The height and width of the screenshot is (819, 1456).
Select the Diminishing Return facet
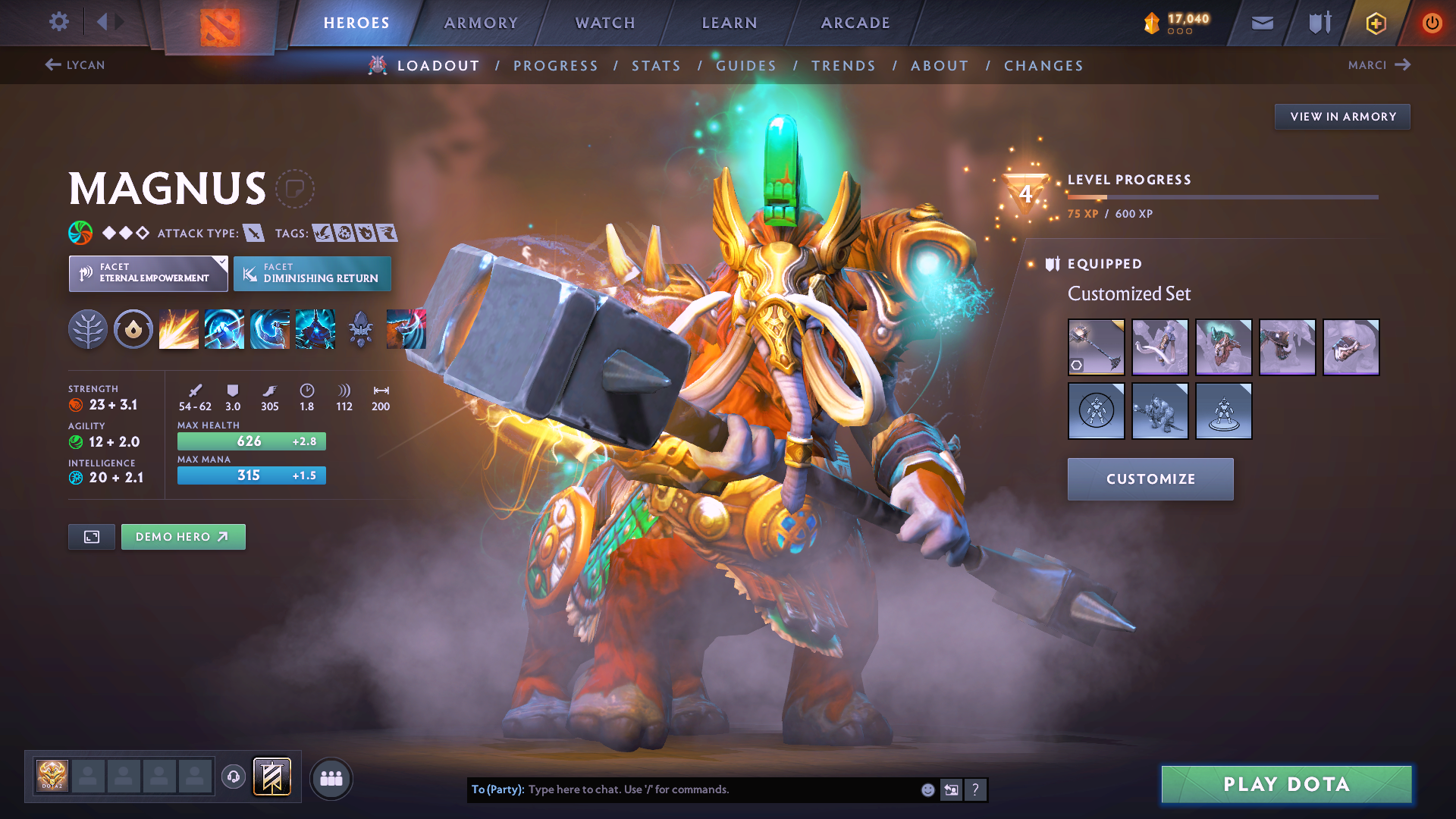click(312, 273)
